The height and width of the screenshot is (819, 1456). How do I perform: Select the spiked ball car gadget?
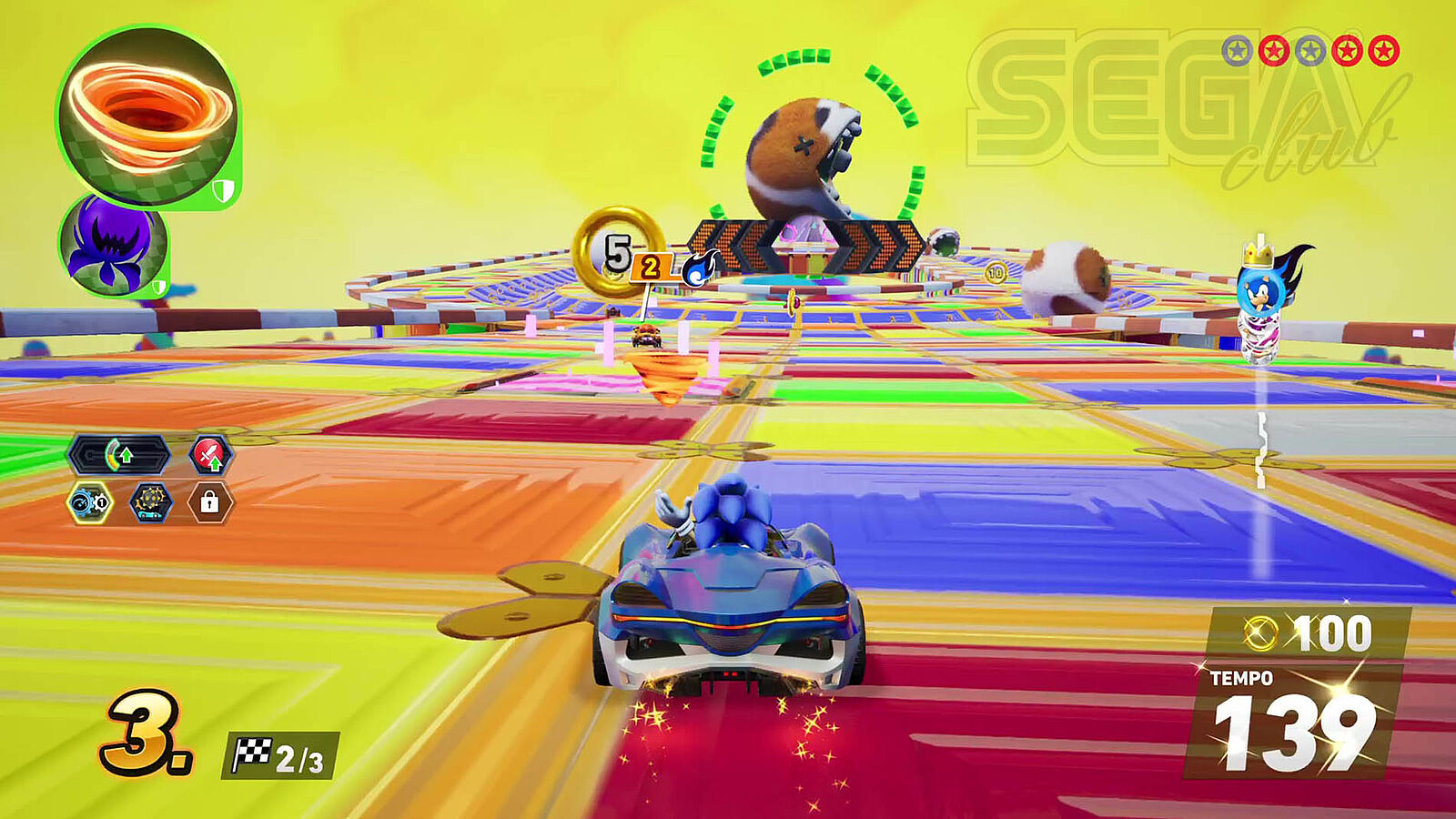click(150, 502)
